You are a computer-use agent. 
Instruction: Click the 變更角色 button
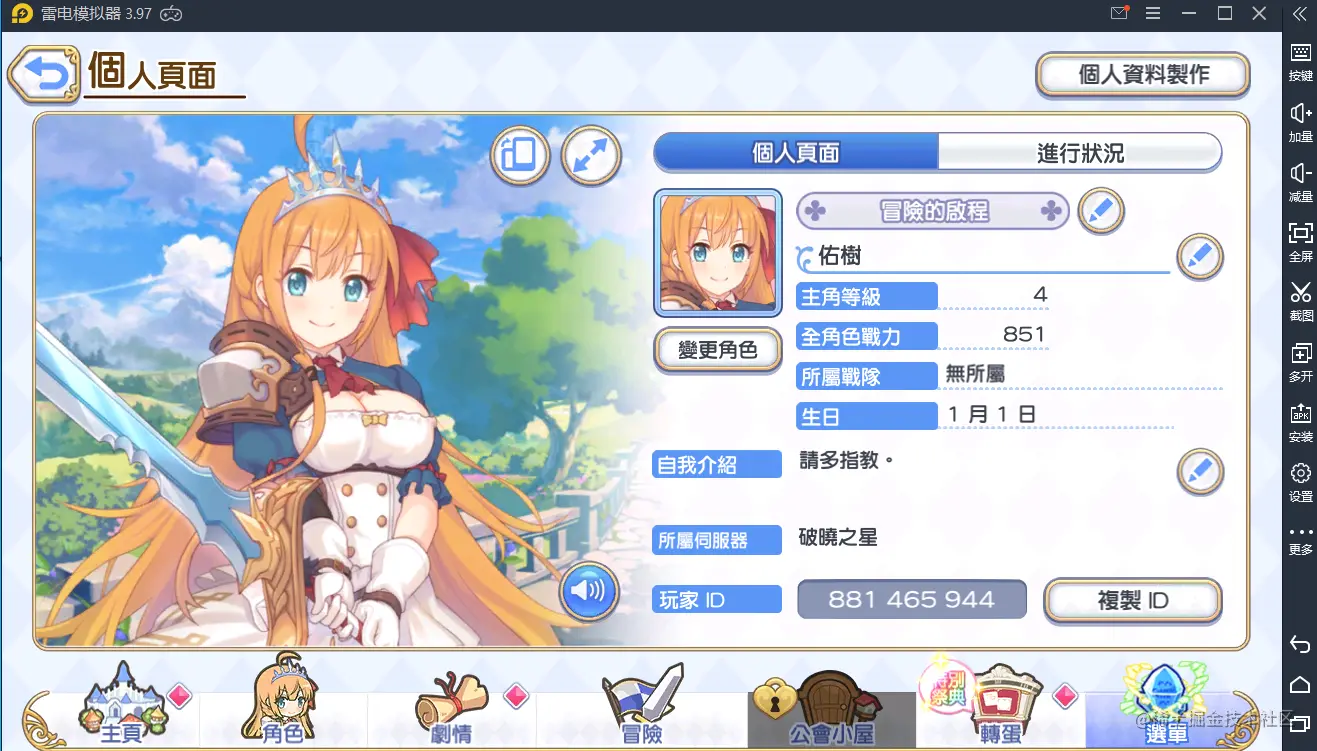pos(717,350)
